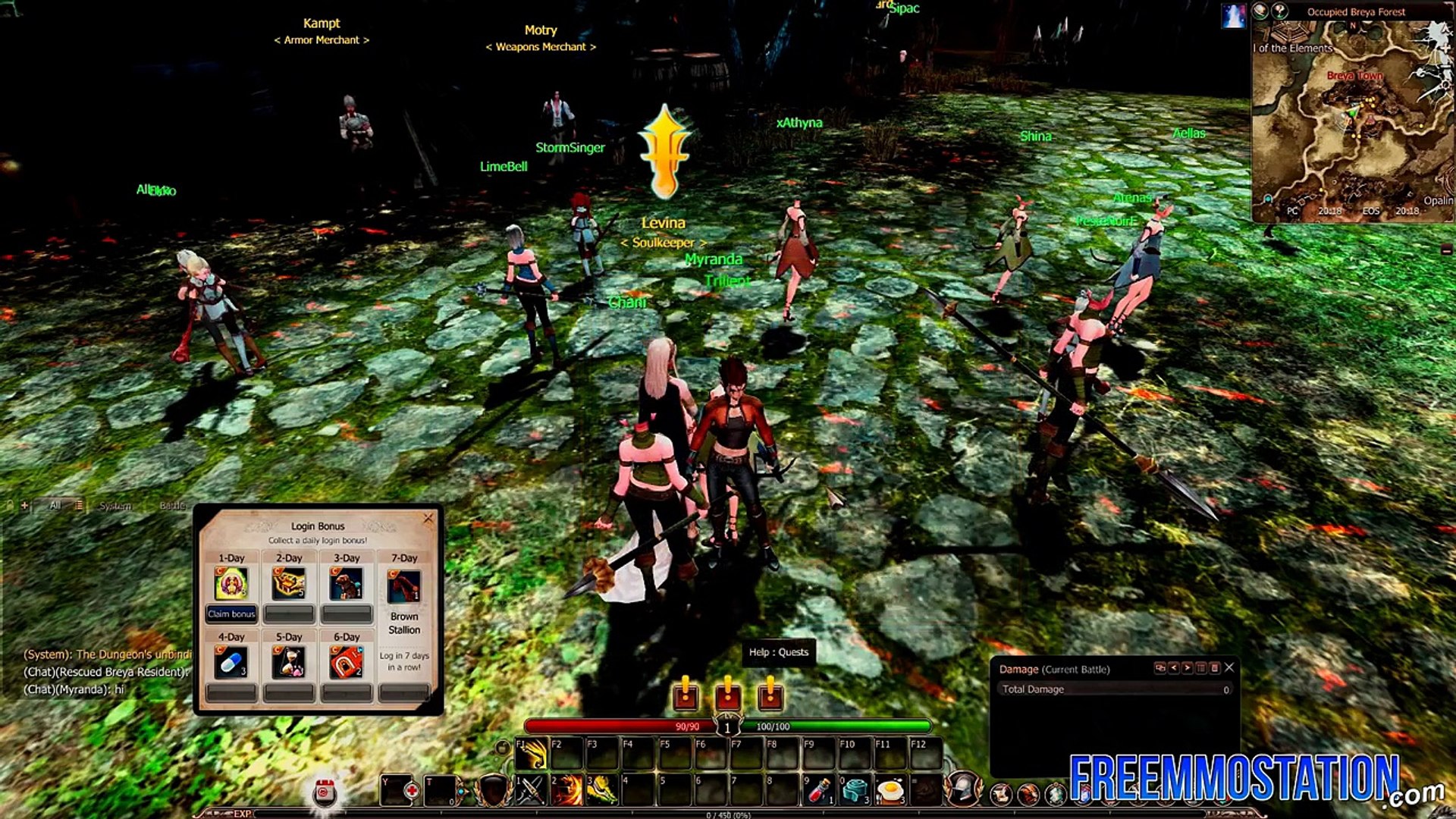The image size is (1456, 819).
Task: Eat the fried egg food item
Action: [891, 790]
